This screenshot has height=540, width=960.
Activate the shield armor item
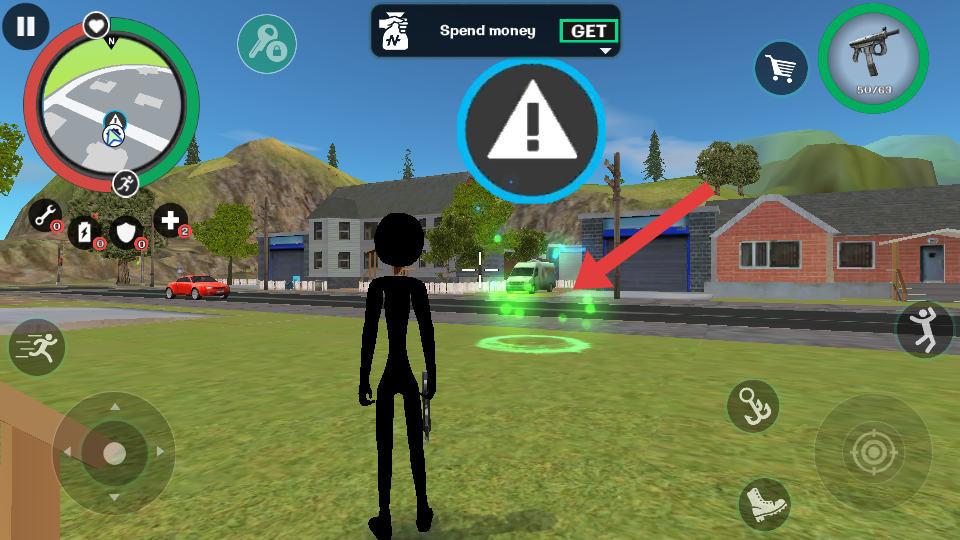[127, 232]
